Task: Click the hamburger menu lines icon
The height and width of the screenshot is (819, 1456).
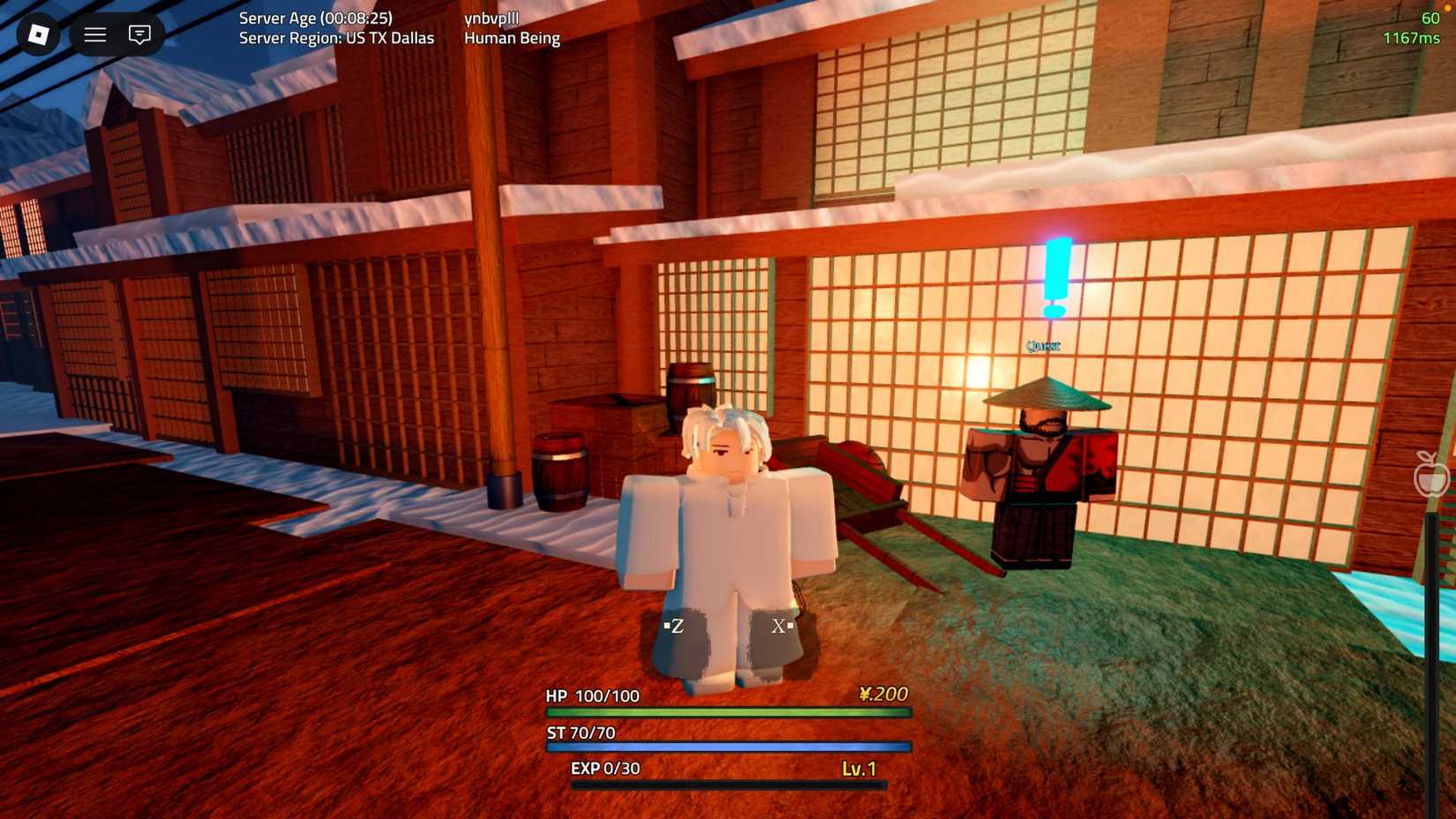Action: click(x=94, y=35)
